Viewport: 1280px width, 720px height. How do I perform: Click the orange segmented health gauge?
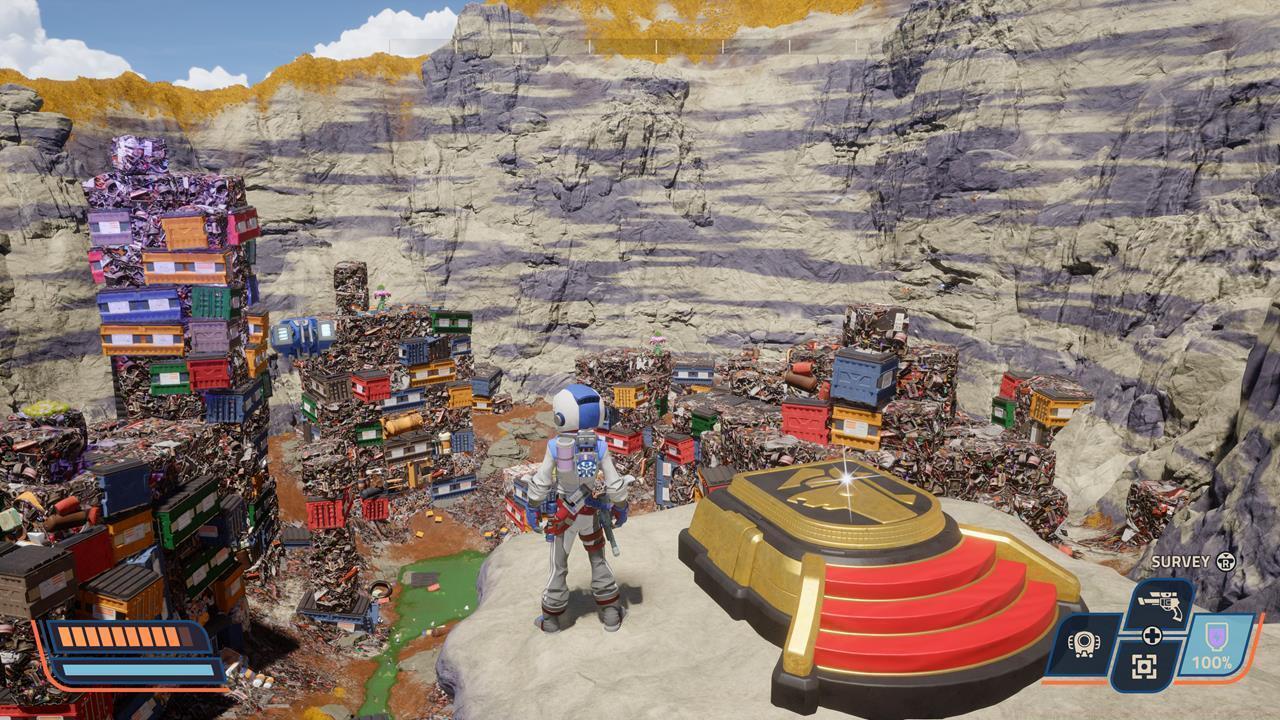coord(120,637)
